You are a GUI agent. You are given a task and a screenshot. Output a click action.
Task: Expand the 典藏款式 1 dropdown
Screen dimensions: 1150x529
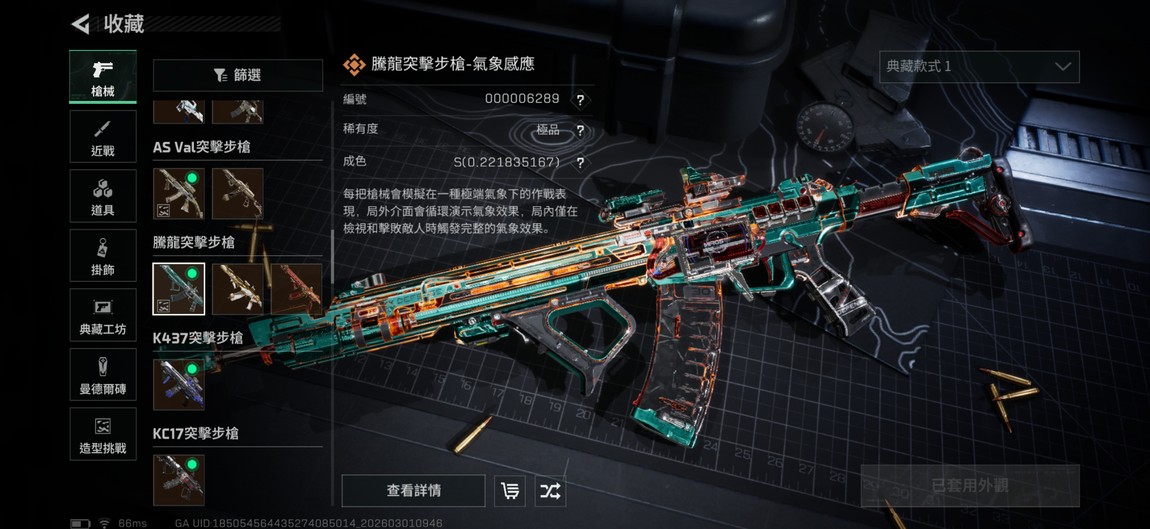pos(978,67)
